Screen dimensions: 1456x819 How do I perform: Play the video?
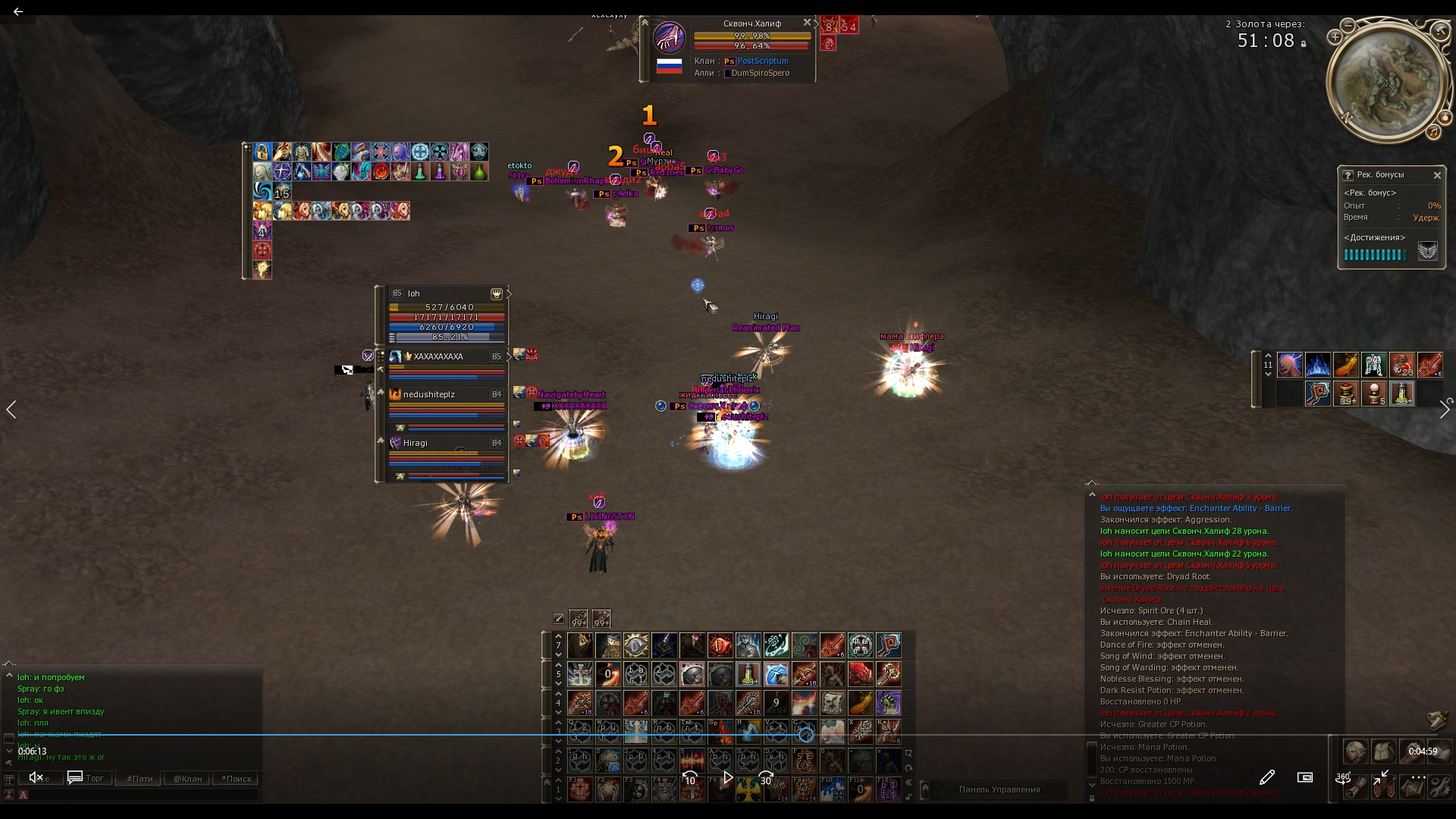728,778
